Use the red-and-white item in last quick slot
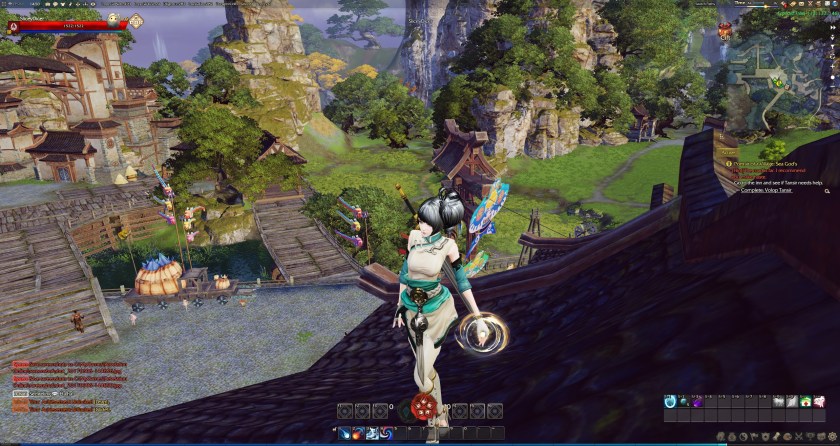This screenshot has height=446, width=840. 818,402
